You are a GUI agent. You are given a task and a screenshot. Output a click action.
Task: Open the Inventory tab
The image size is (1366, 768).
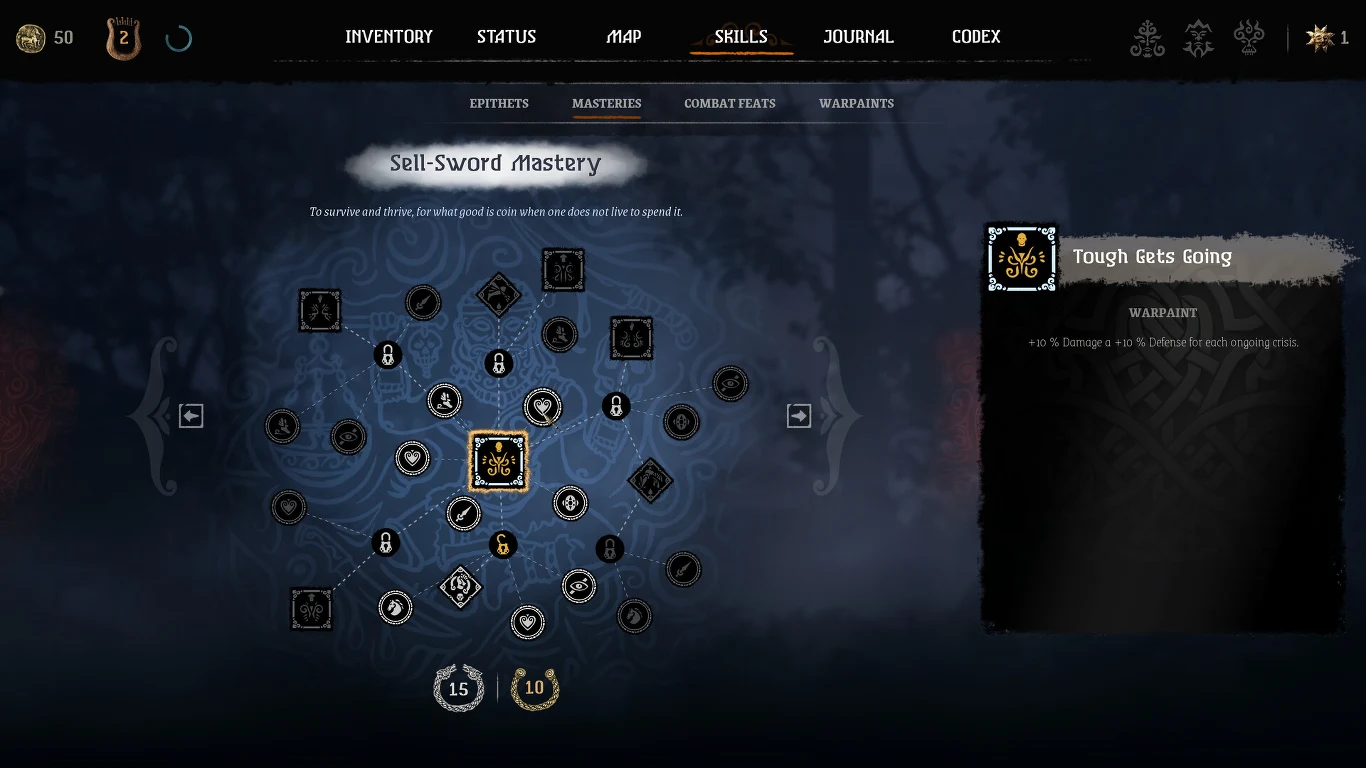tap(388, 37)
